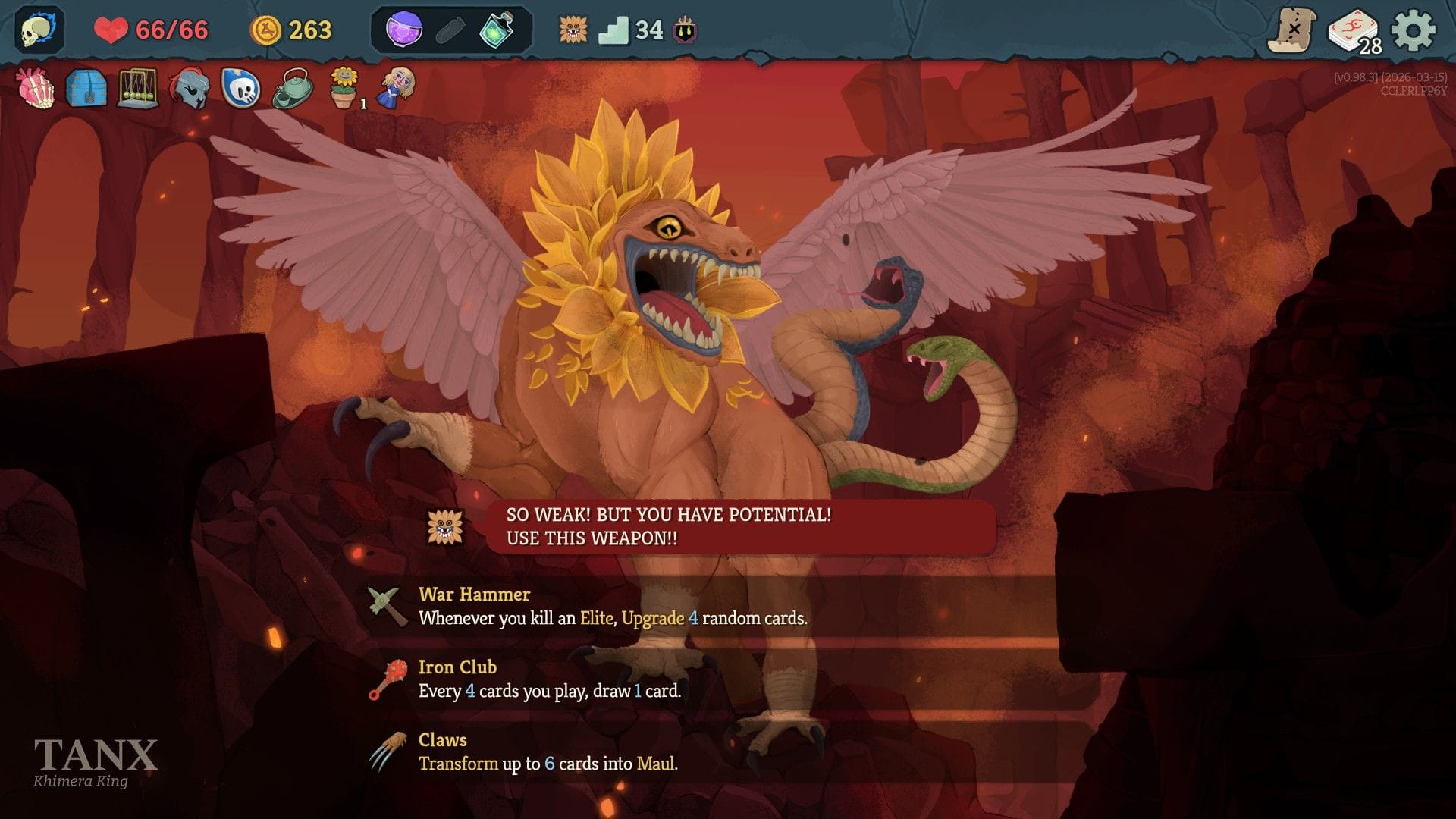Click the ascension icon after floor 34
The height and width of the screenshot is (819, 1456).
pyautogui.click(x=686, y=30)
